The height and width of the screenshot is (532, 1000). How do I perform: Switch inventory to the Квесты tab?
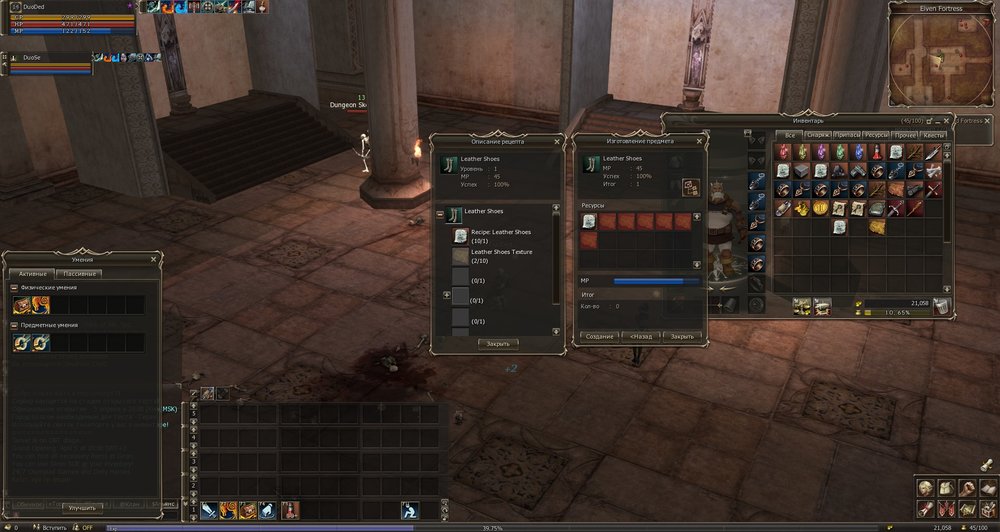click(934, 135)
